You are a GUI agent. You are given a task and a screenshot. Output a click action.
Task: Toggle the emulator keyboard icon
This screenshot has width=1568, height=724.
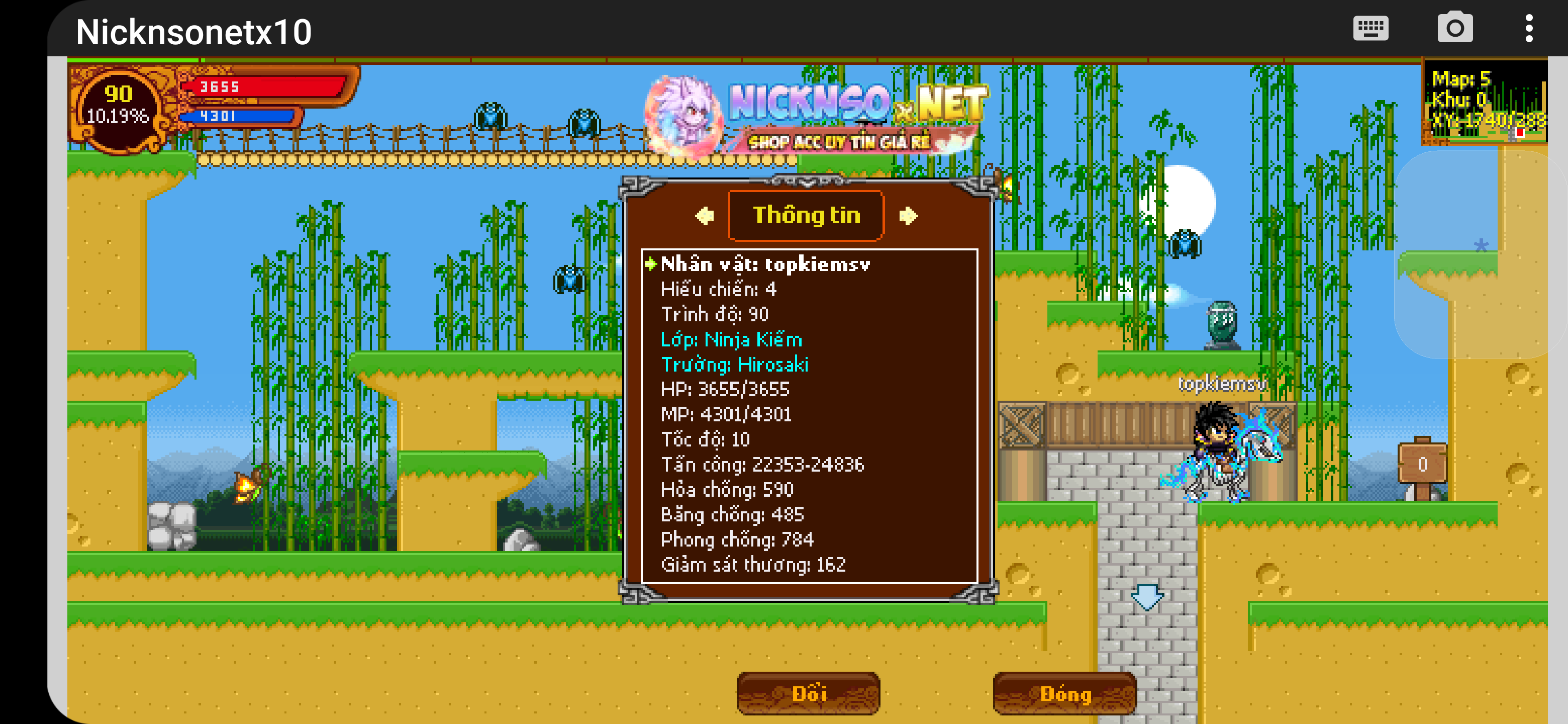pos(1370,29)
